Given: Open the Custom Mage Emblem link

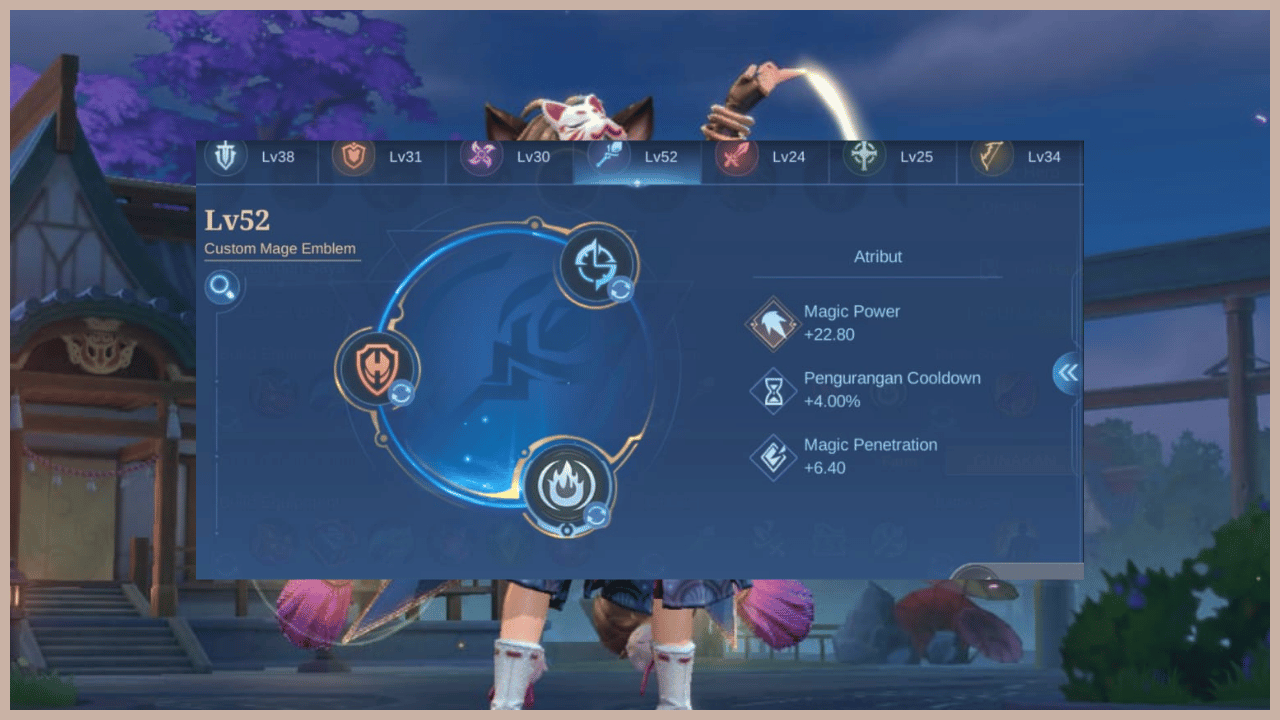Looking at the screenshot, I should (x=281, y=248).
